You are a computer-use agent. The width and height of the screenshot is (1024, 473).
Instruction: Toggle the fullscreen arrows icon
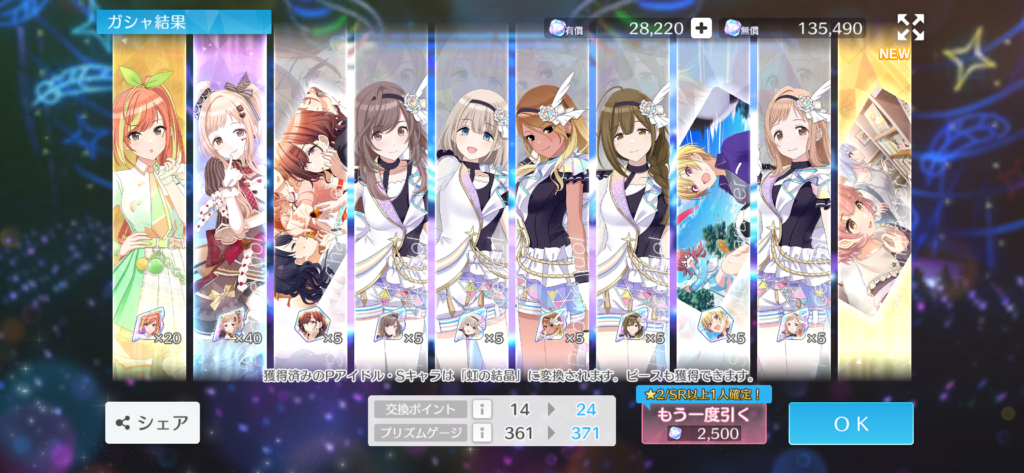pos(910,28)
